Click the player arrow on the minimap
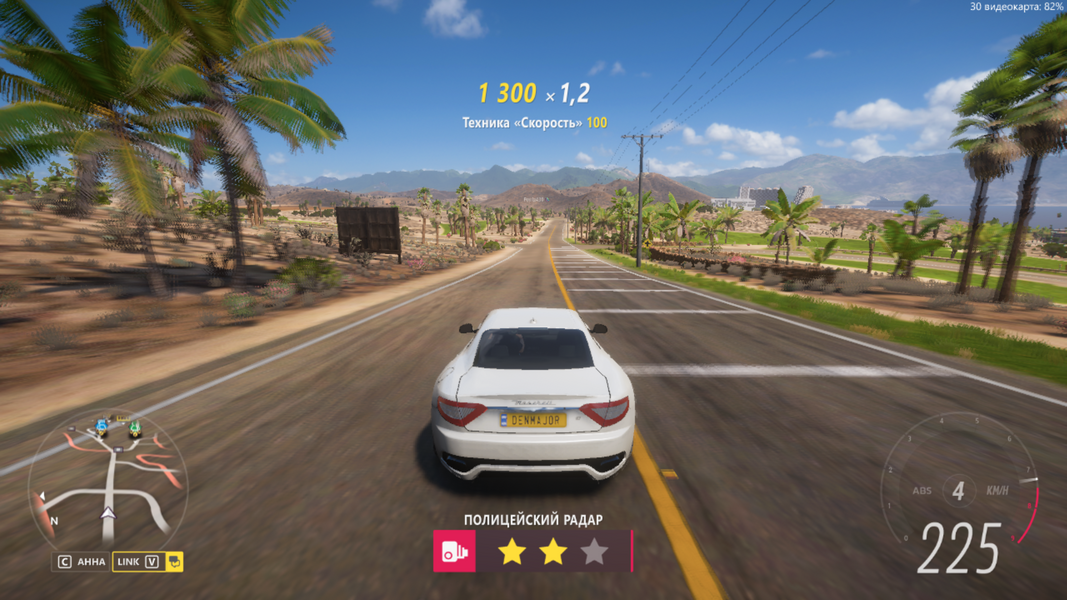The image size is (1067, 600). click(x=108, y=513)
